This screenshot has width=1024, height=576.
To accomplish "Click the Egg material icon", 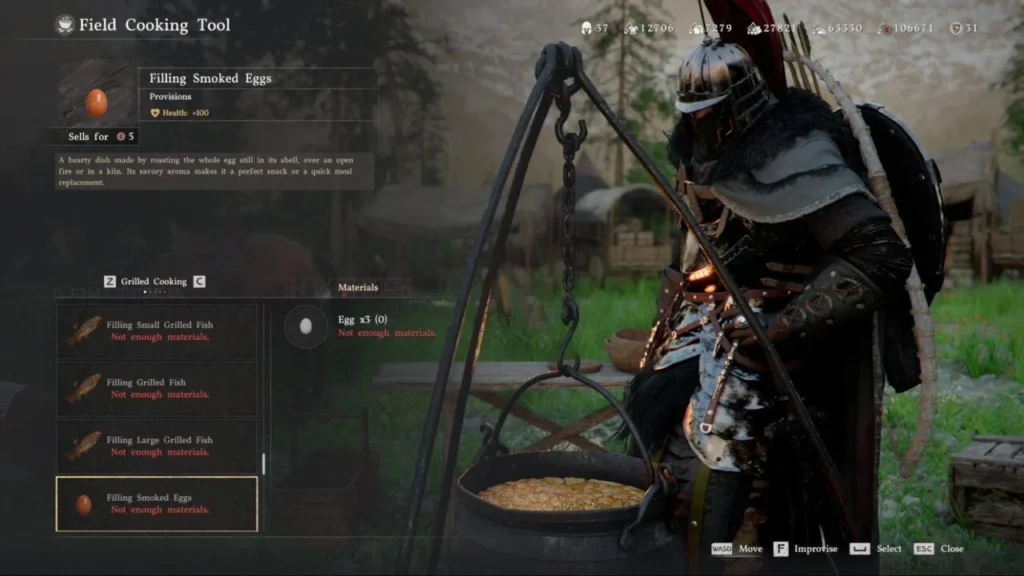I will click(x=306, y=326).
